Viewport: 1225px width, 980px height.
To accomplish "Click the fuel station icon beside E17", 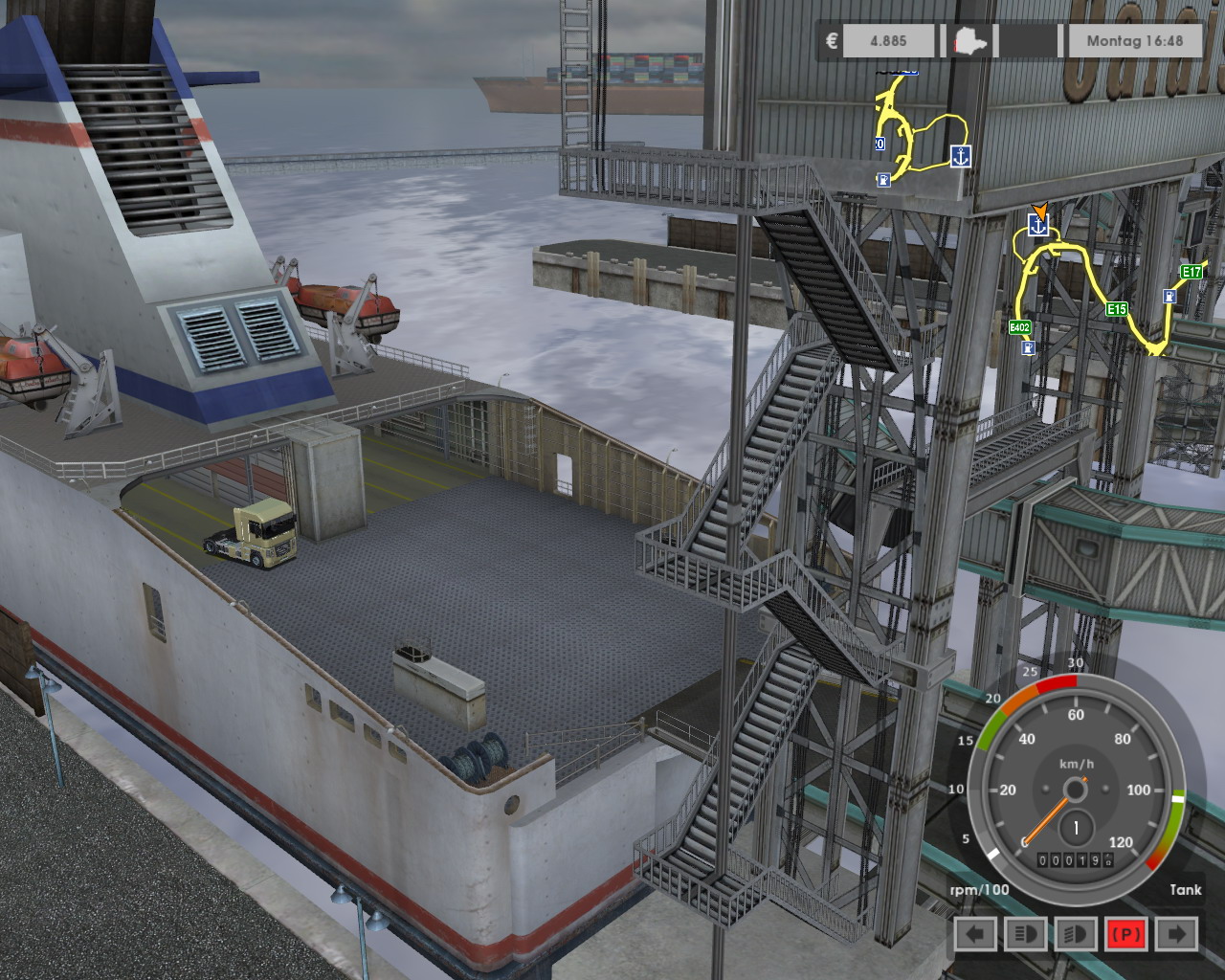I will [1169, 297].
